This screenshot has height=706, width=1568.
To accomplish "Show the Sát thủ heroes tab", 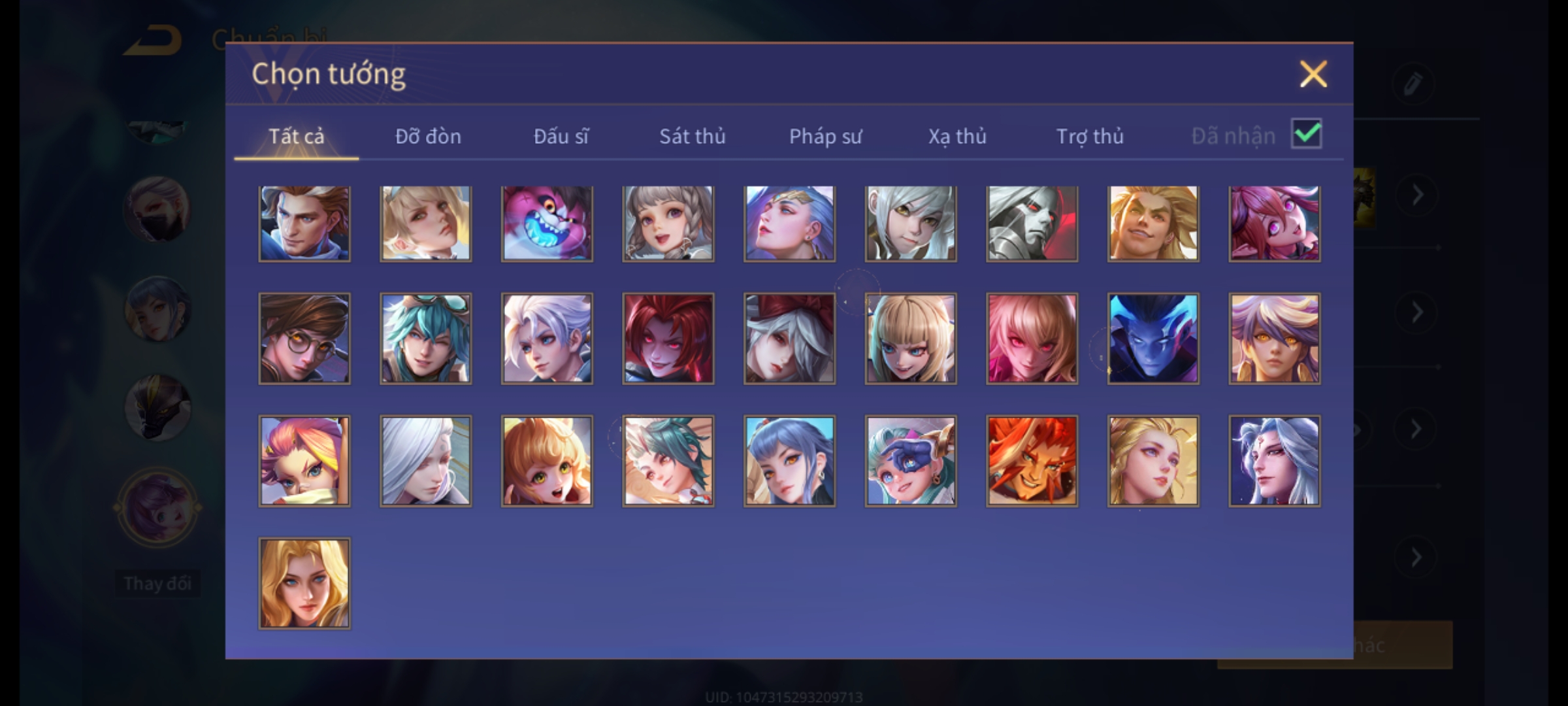I will pos(692,136).
